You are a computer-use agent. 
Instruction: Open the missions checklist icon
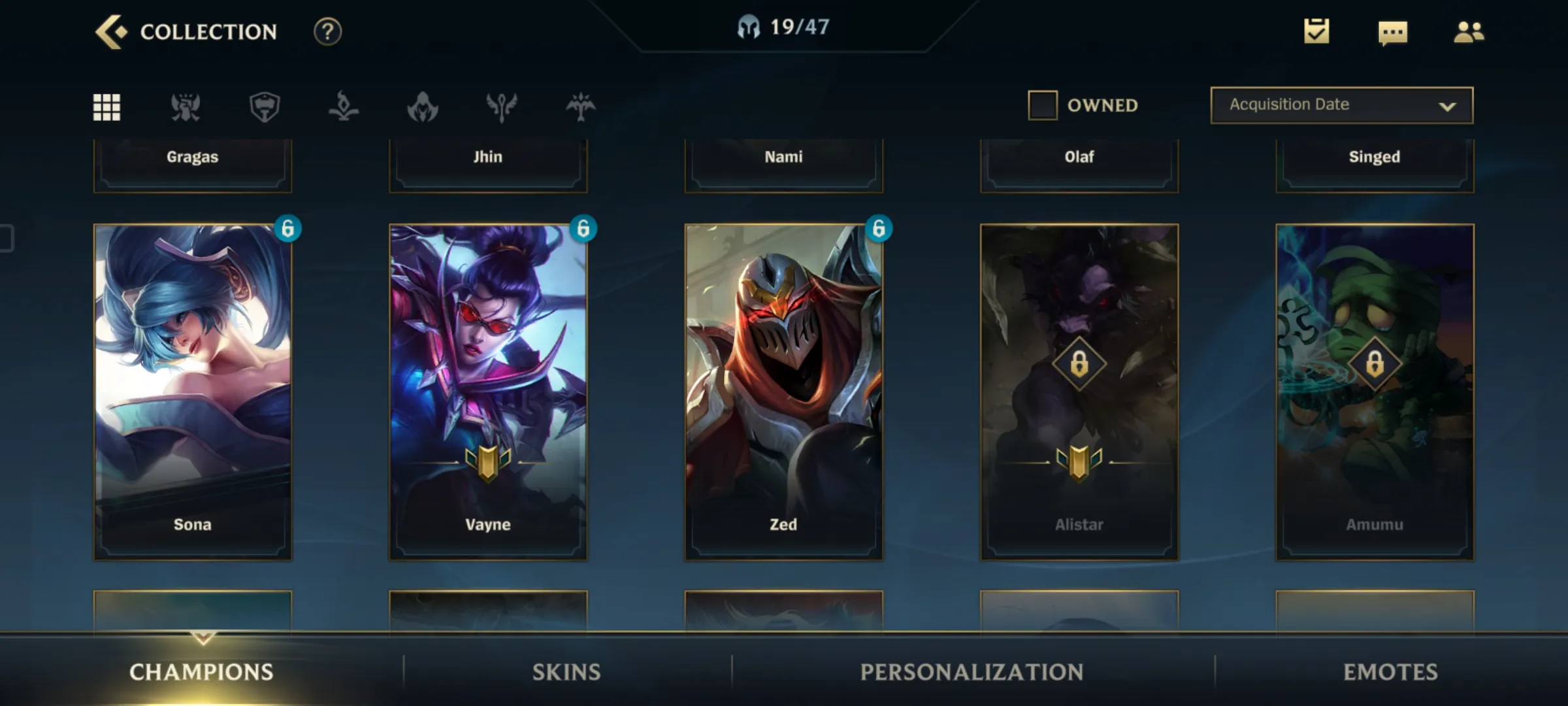pos(1316,31)
